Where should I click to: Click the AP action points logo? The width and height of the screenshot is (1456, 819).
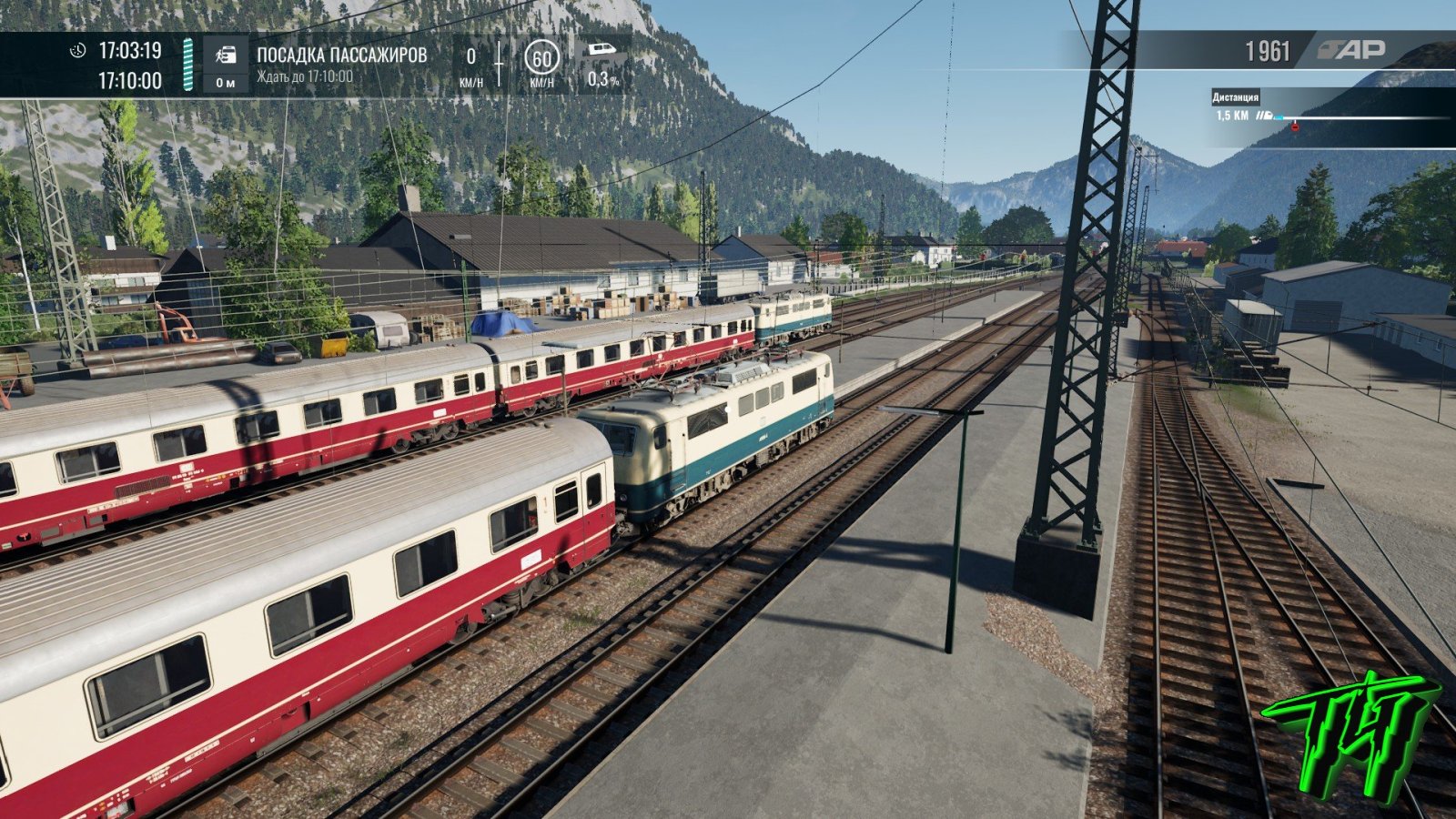tap(1351, 51)
